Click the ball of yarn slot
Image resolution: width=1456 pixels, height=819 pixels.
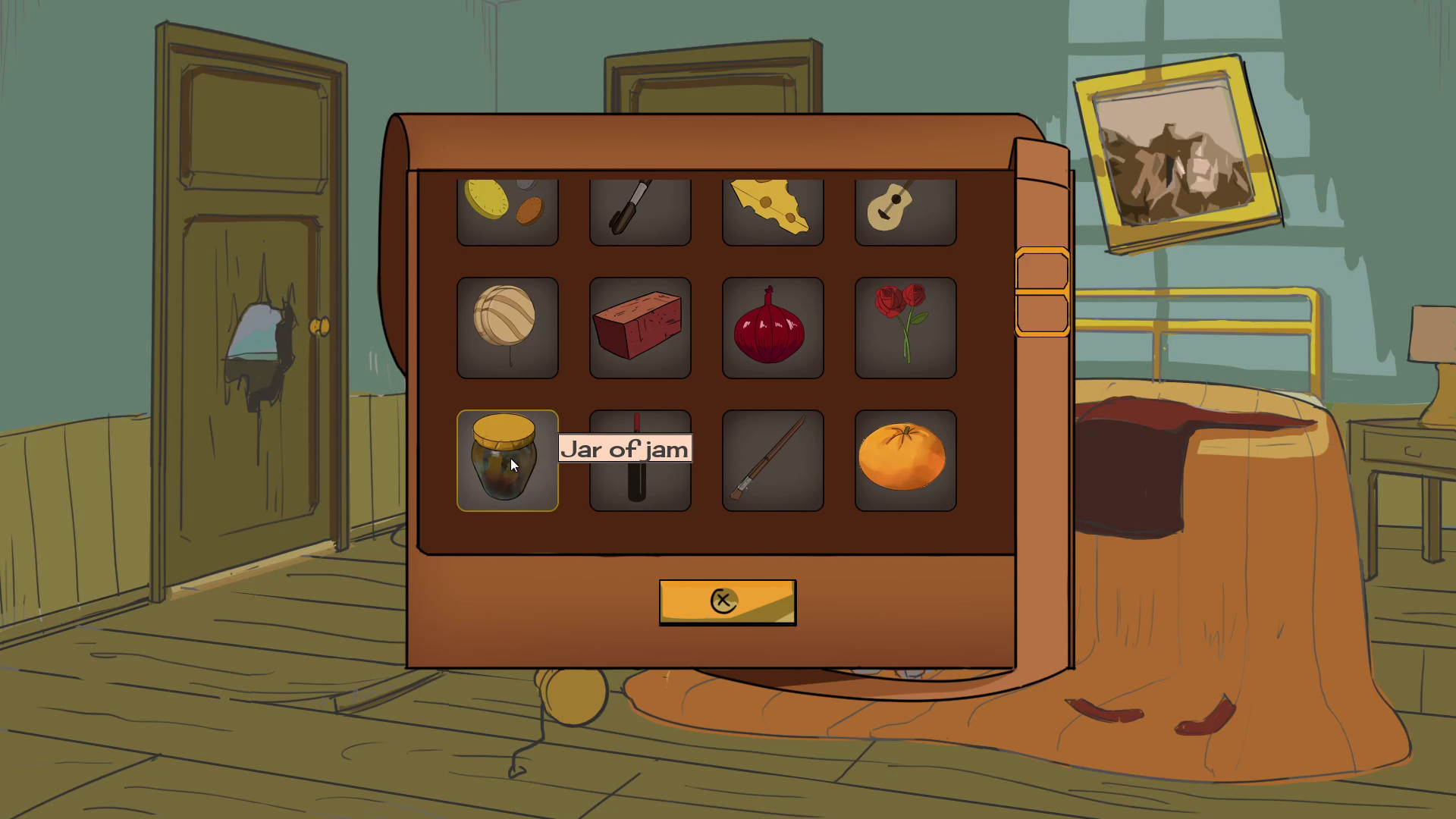(x=507, y=327)
